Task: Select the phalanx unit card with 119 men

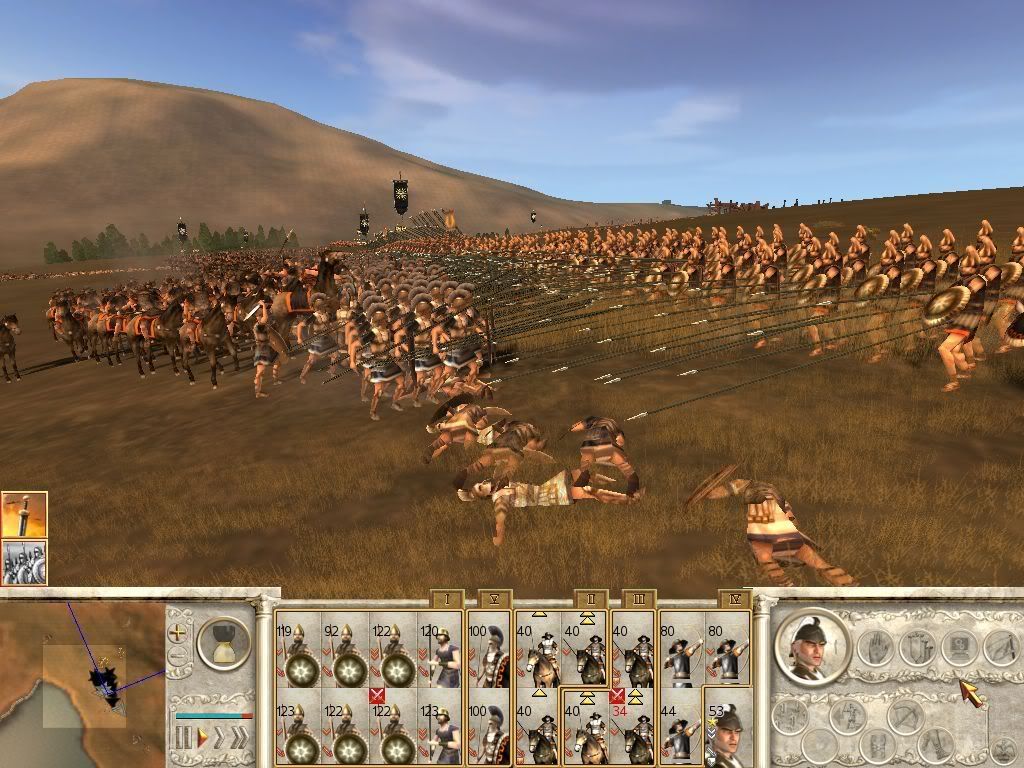Action: pos(298,650)
